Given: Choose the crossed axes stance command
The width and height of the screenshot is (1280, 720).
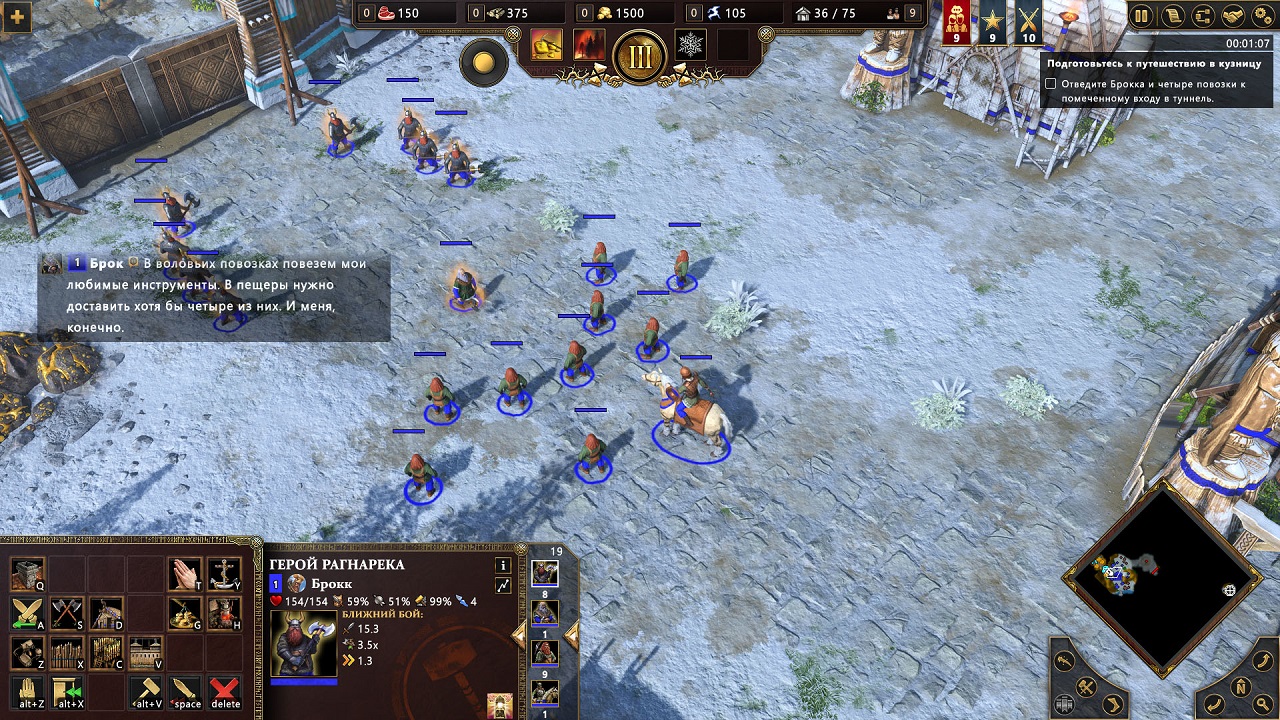Looking at the screenshot, I should (x=67, y=612).
